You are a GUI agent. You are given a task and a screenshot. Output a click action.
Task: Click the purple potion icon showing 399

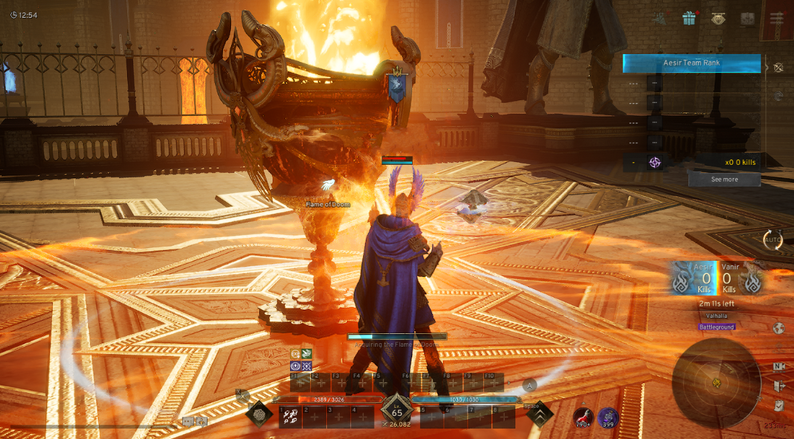(x=607, y=418)
